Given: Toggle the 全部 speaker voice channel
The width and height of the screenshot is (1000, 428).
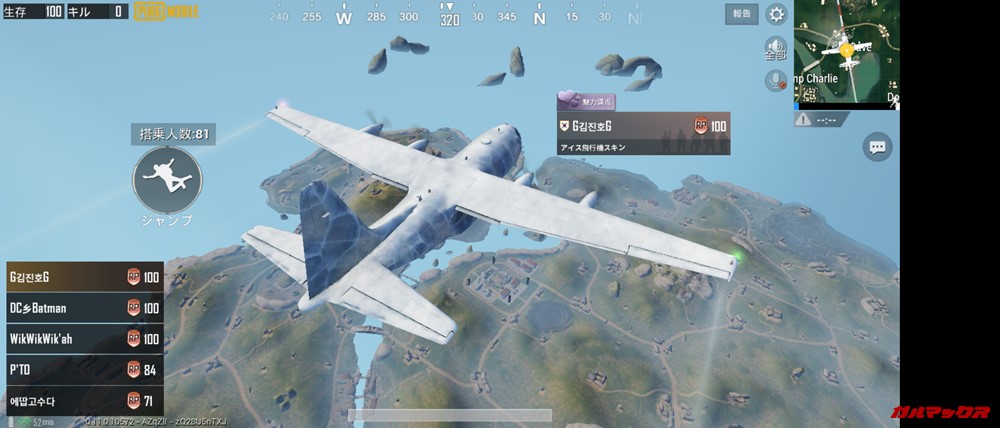Looking at the screenshot, I should pos(775,49).
